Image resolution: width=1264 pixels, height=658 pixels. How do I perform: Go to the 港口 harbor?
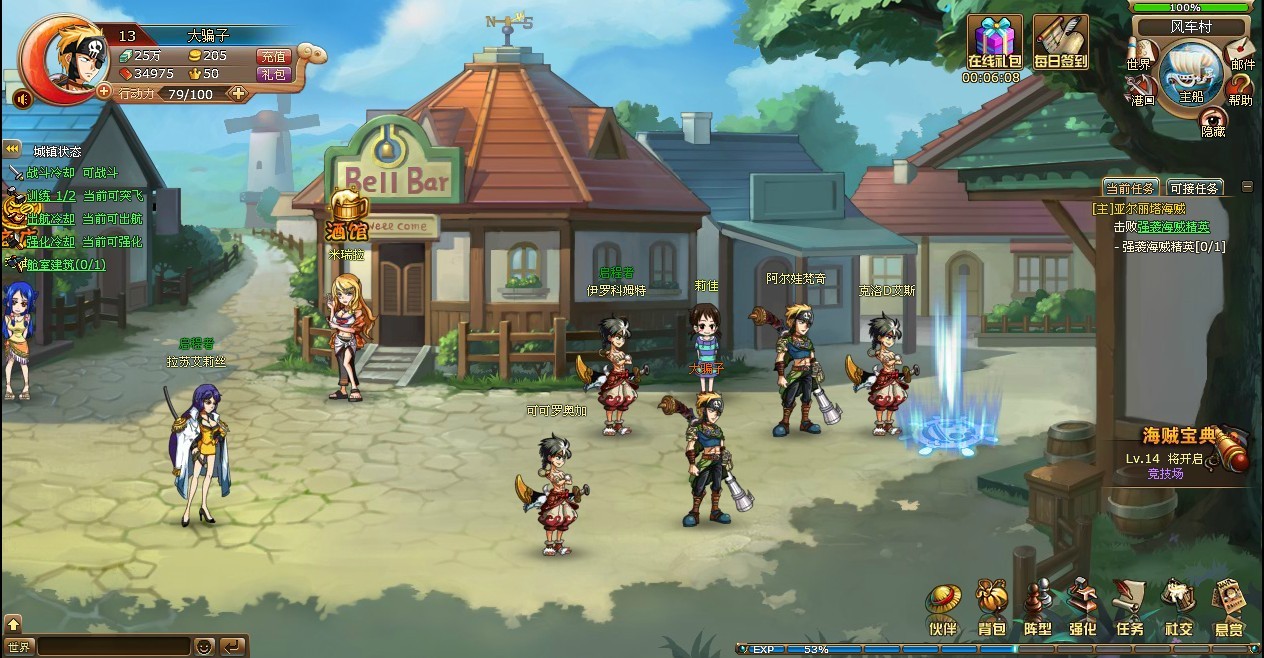1142,88
